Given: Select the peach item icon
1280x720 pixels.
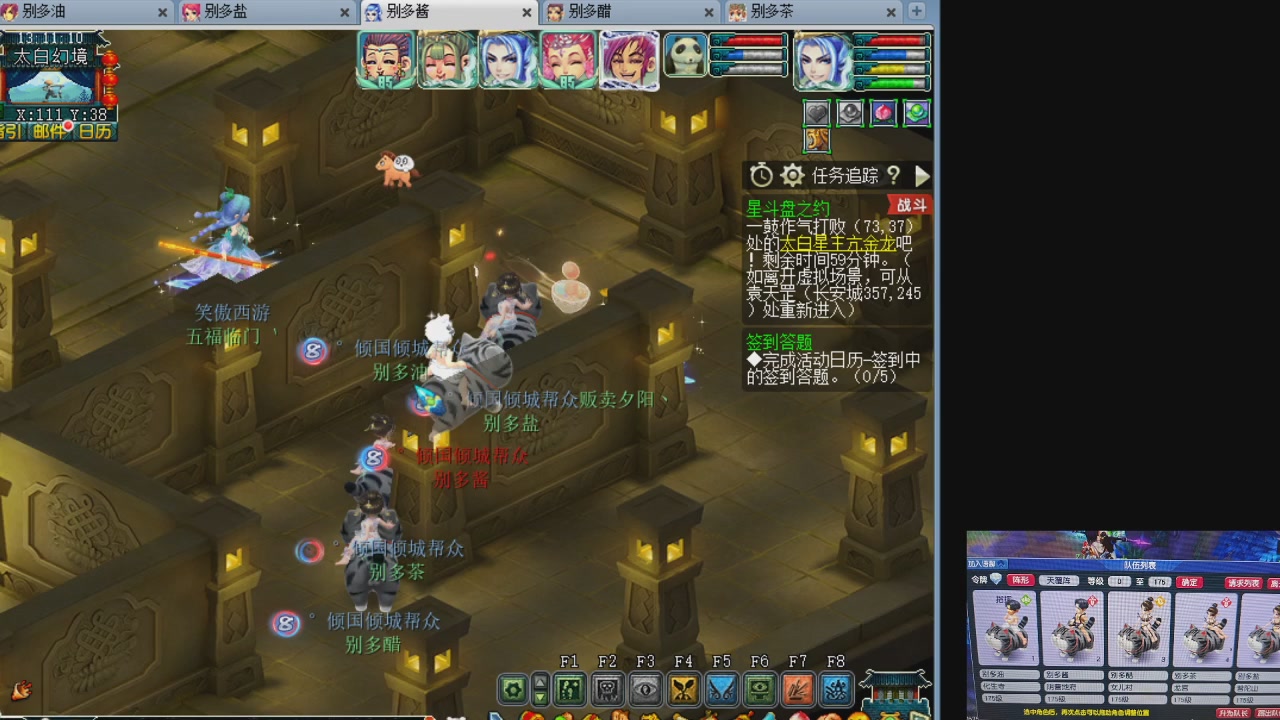Looking at the screenshot, I should (884, 112).
